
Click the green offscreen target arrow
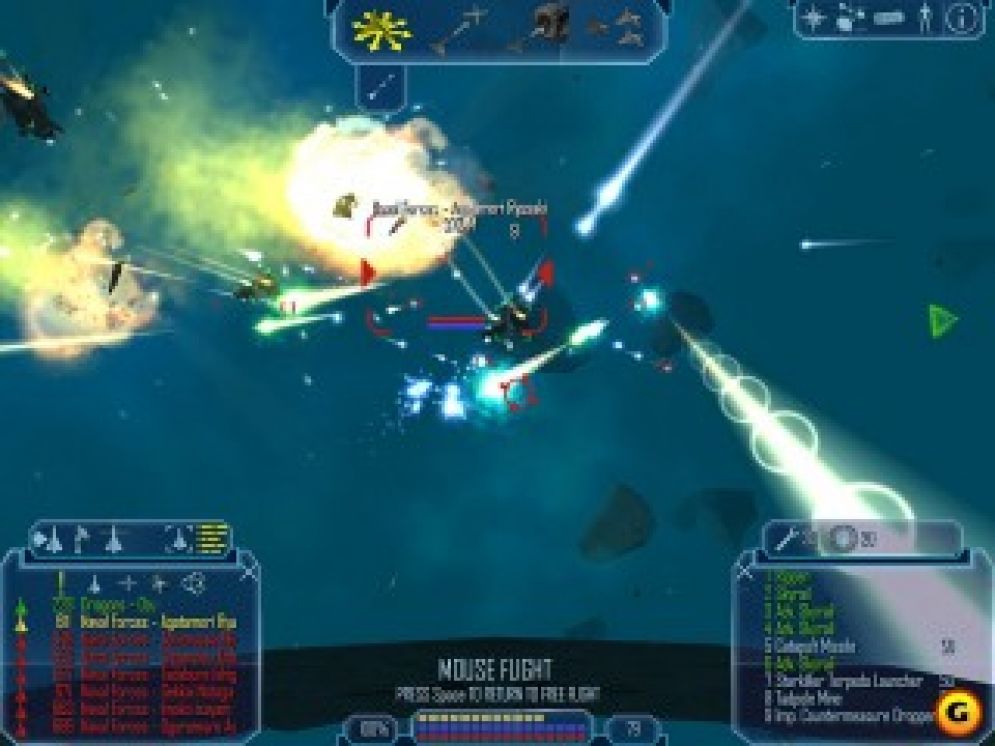pos(941,320)
